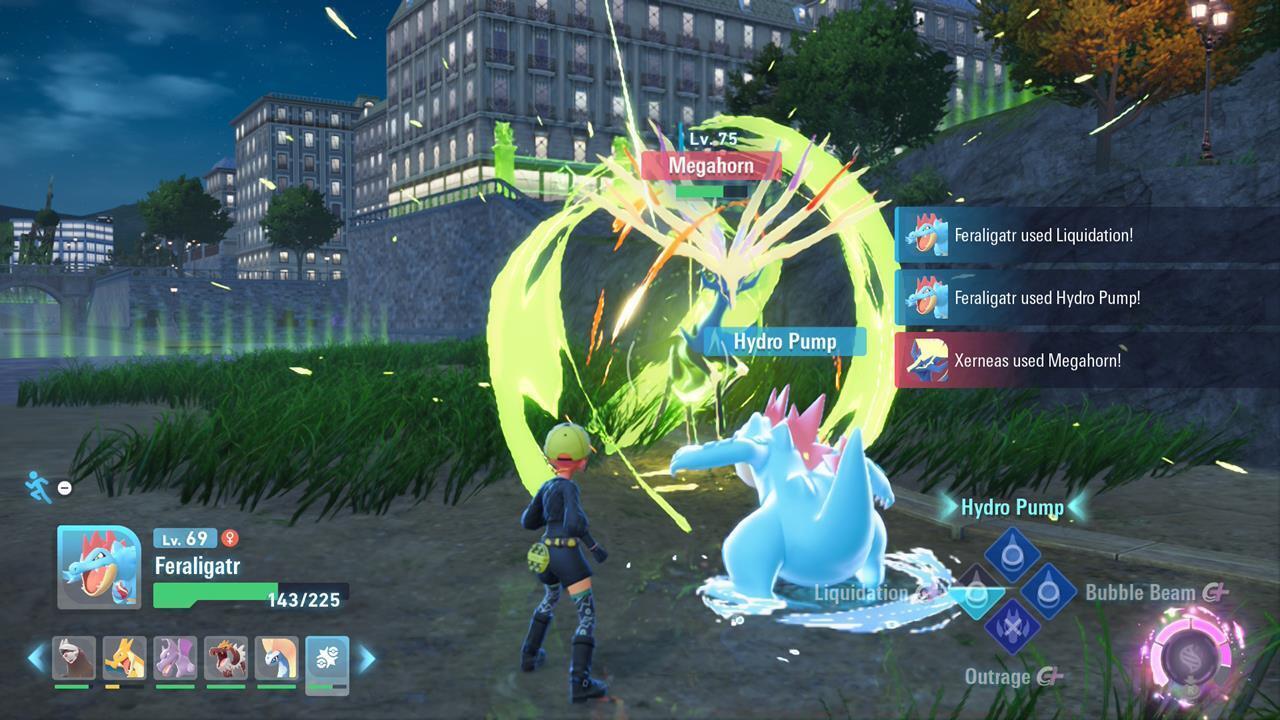Click the running-person movement indicator icon
The image size is (1280, 720).
click(37, 490)
